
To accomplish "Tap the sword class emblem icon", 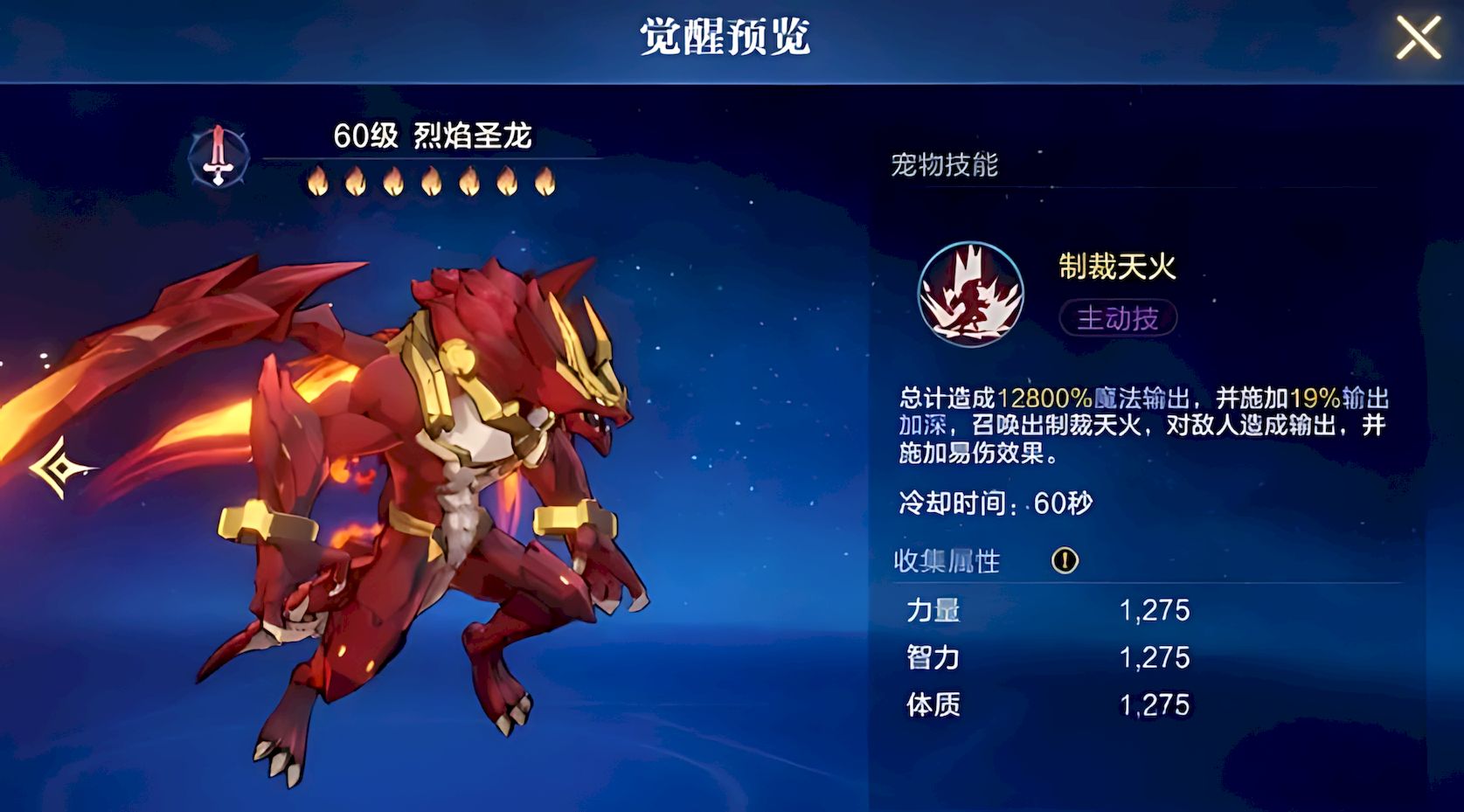I will (x=219, y=157).
